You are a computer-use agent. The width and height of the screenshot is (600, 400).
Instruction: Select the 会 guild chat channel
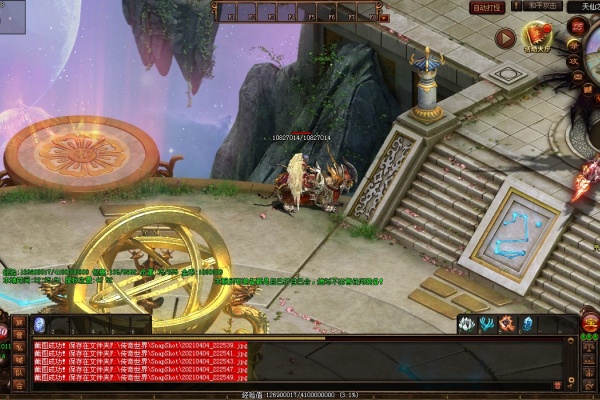[x=19, y=384]
